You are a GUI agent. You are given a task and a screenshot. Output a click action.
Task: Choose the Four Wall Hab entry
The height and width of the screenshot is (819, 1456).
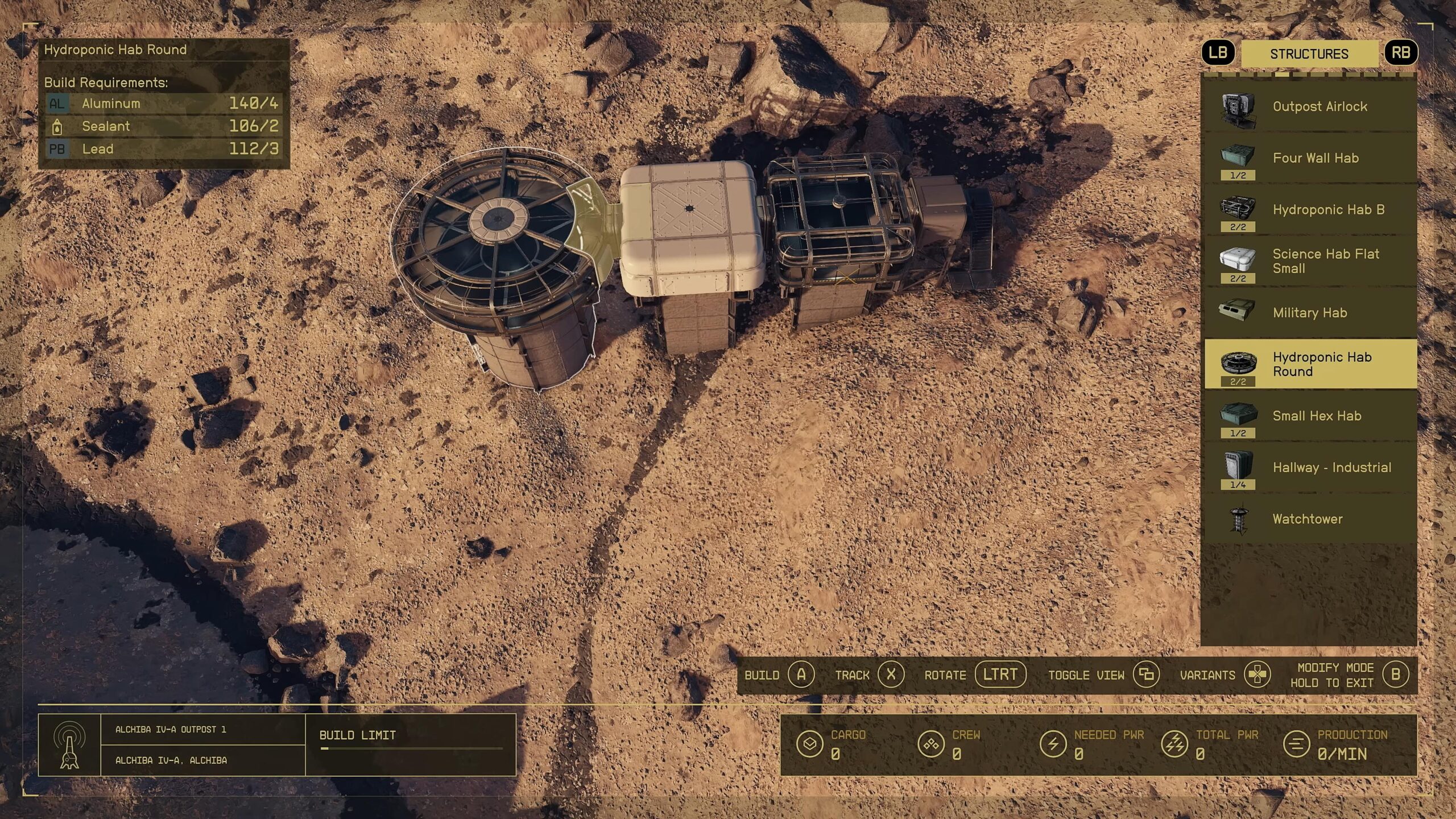[1310, 158]
